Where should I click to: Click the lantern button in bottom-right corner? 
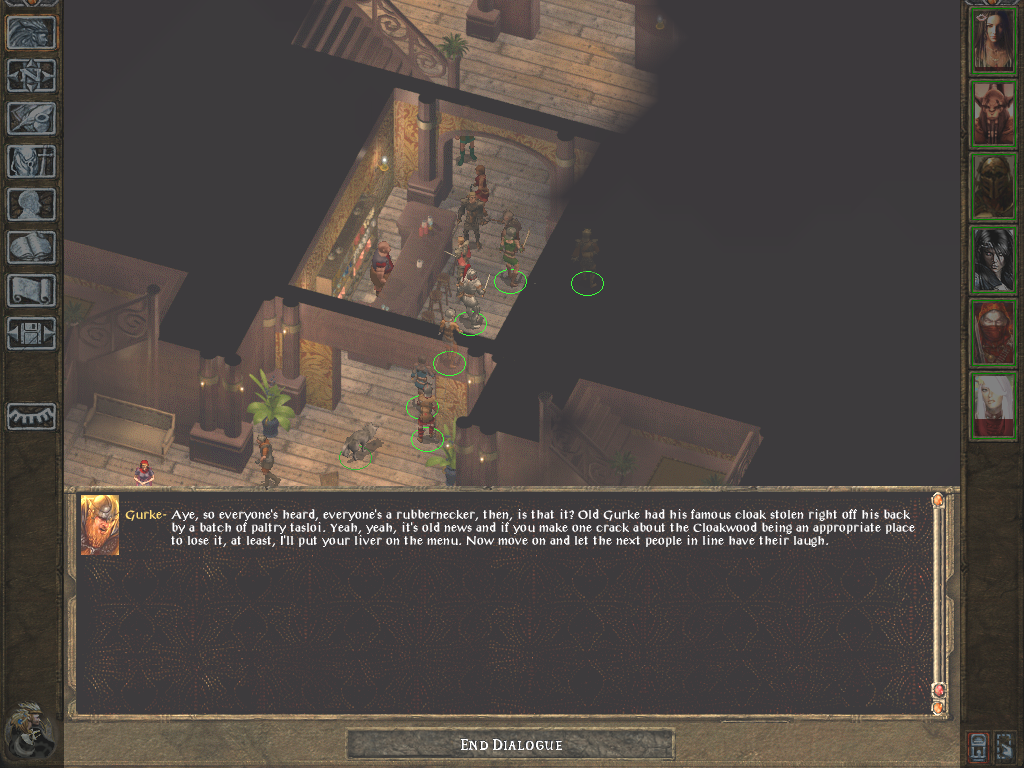[978, 746]
